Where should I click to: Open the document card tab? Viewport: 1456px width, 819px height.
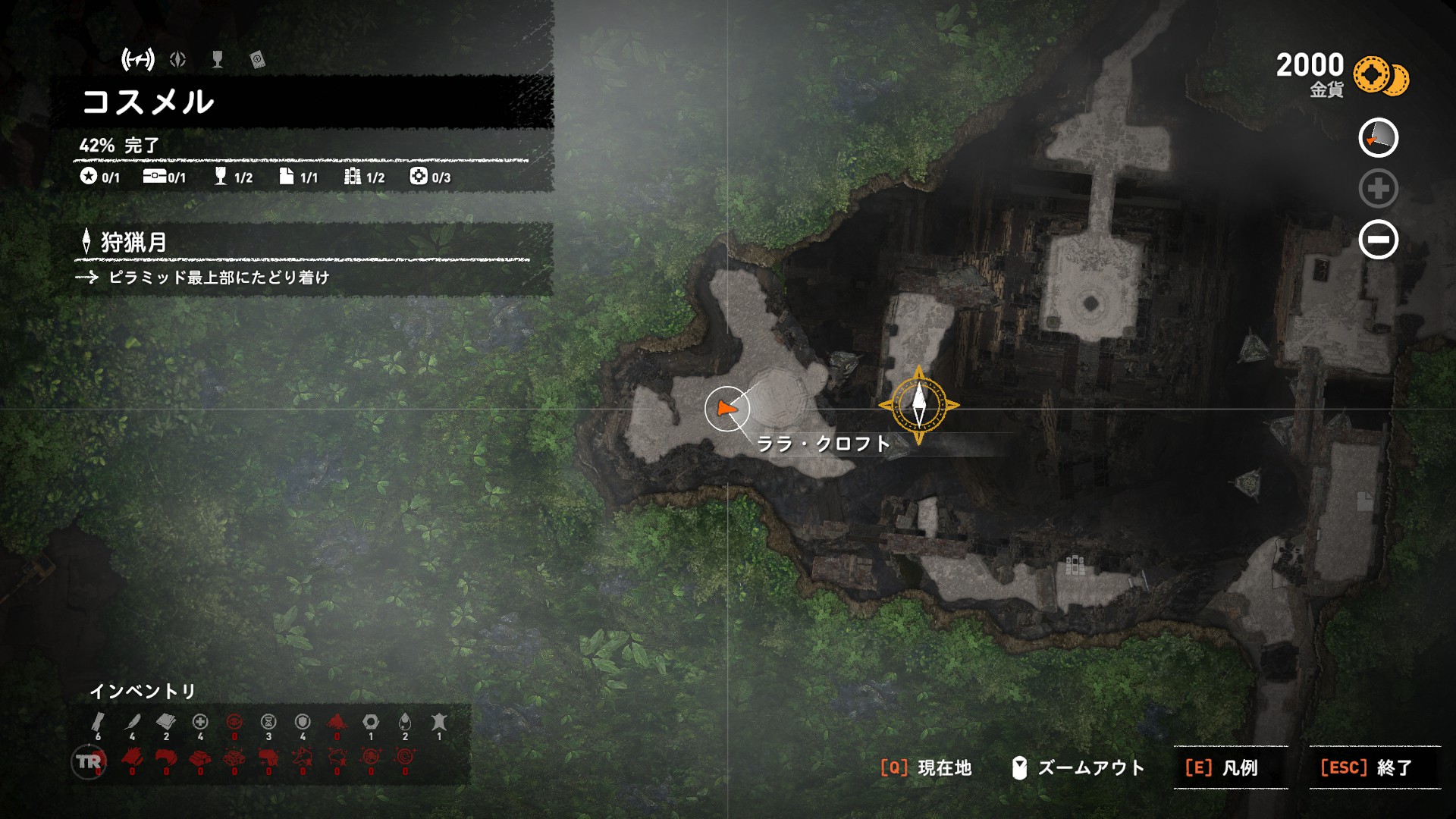(257, 59)
